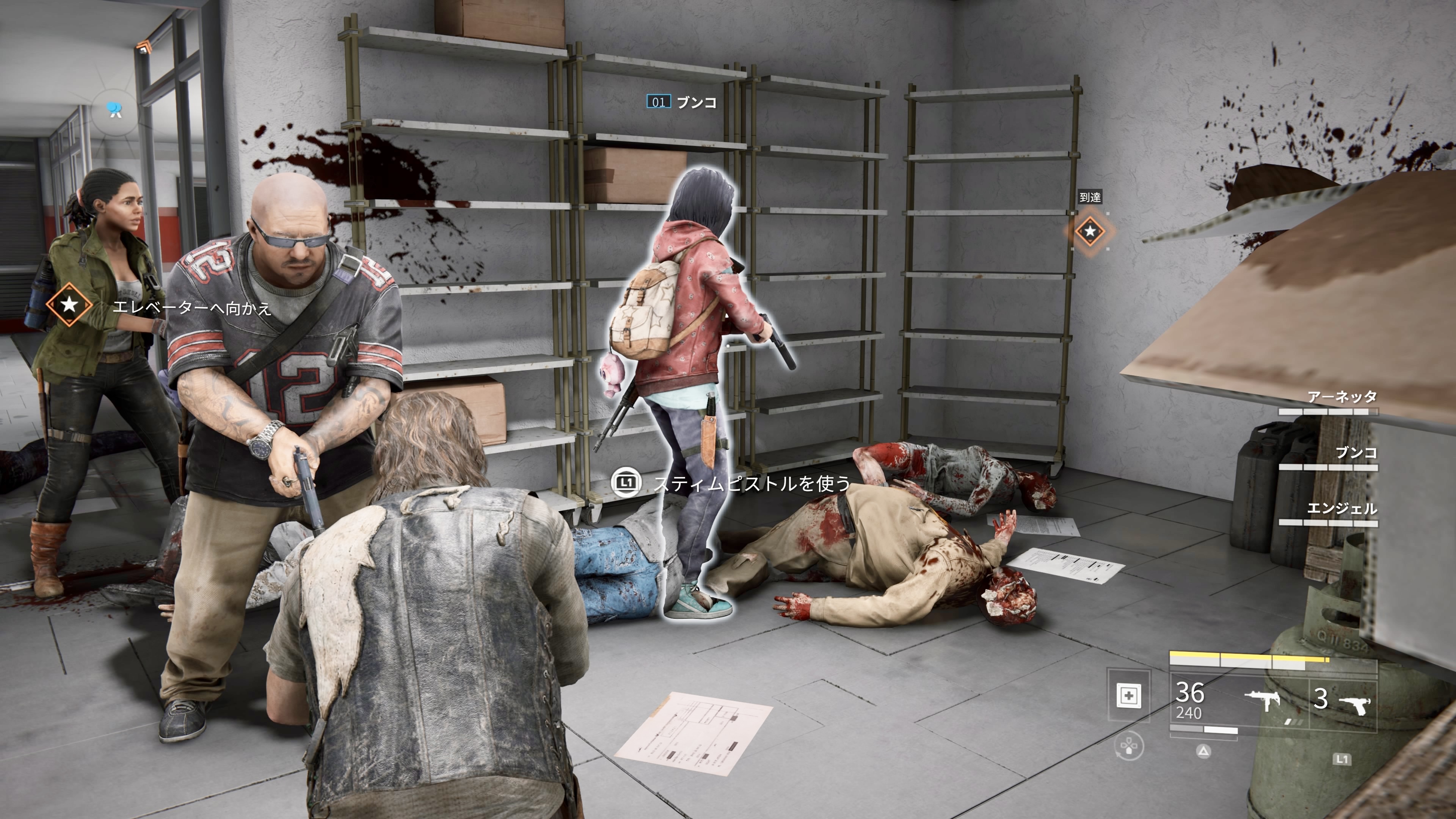Select the 到達 objective waypoint marker
Viewport: 1456px width, 819px height.
tap(1089, 231)
